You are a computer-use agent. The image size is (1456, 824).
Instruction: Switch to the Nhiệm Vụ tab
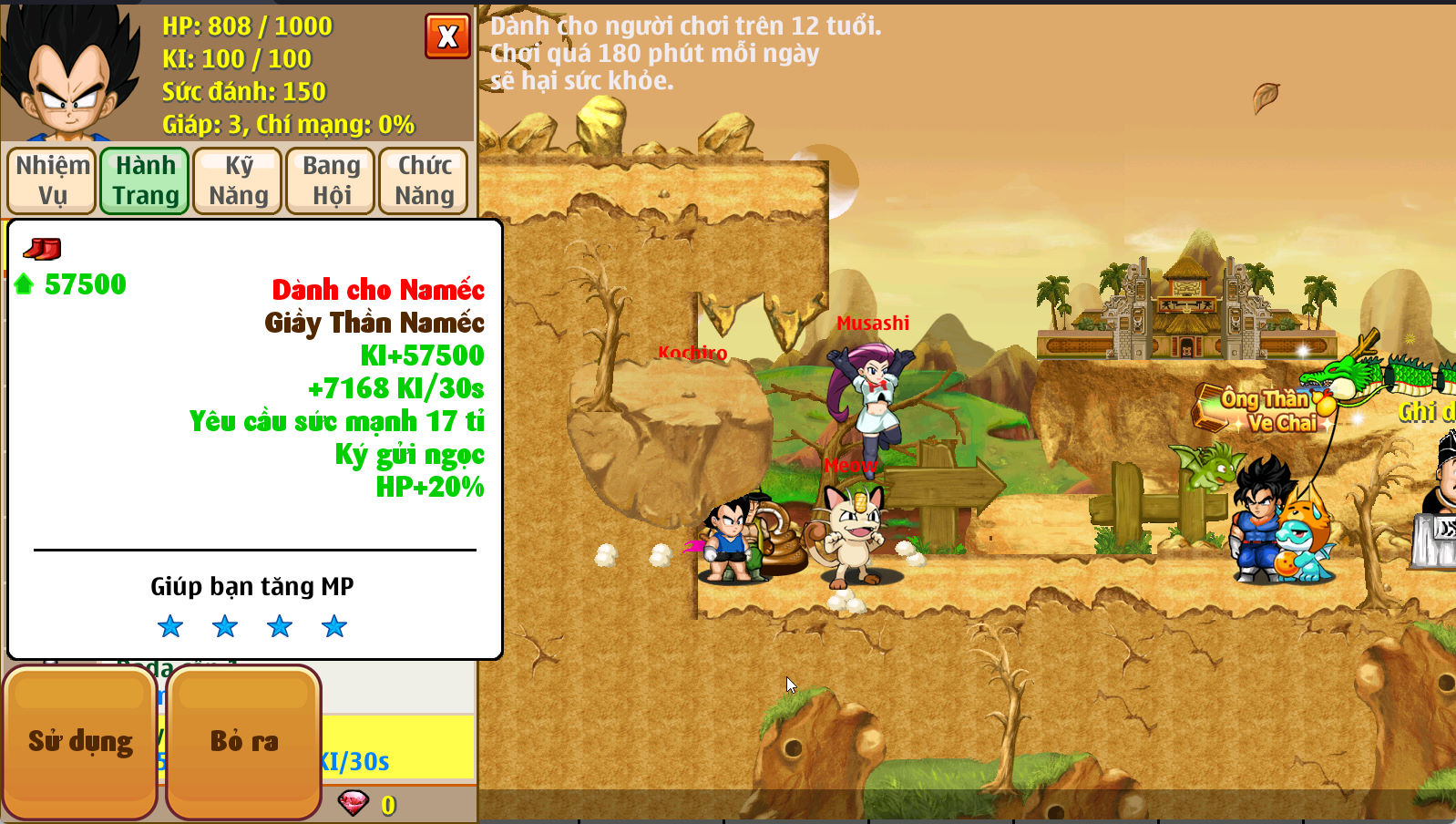point(50,180)
